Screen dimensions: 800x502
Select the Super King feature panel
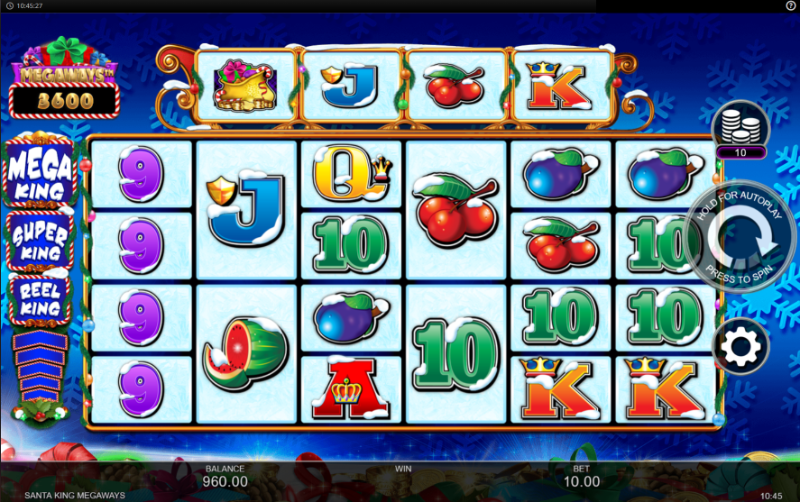[x=42, y=240]
